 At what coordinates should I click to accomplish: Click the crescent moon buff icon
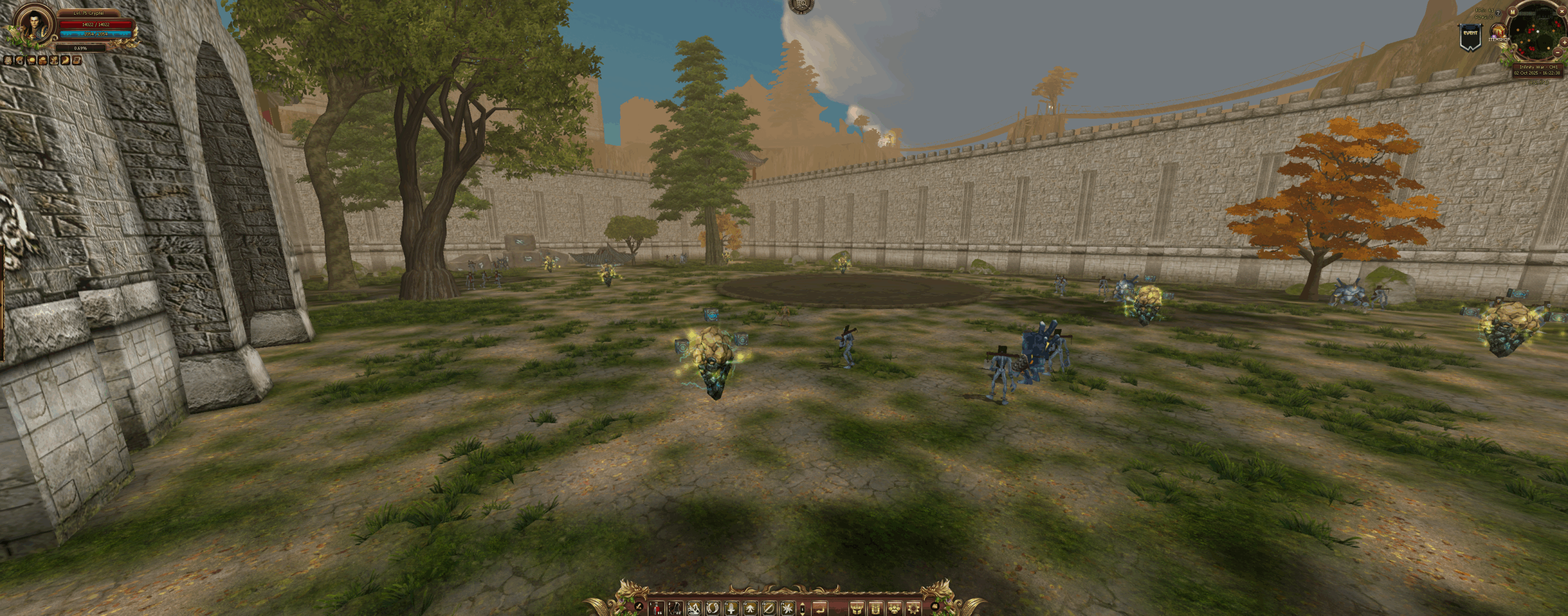pos(66,60)
